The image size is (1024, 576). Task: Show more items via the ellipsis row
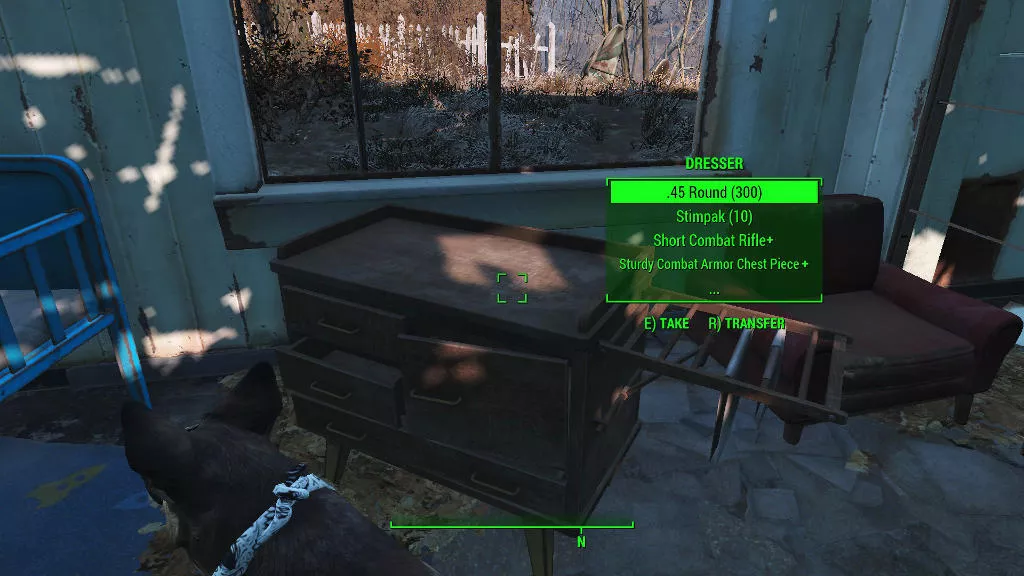point(714,288)
